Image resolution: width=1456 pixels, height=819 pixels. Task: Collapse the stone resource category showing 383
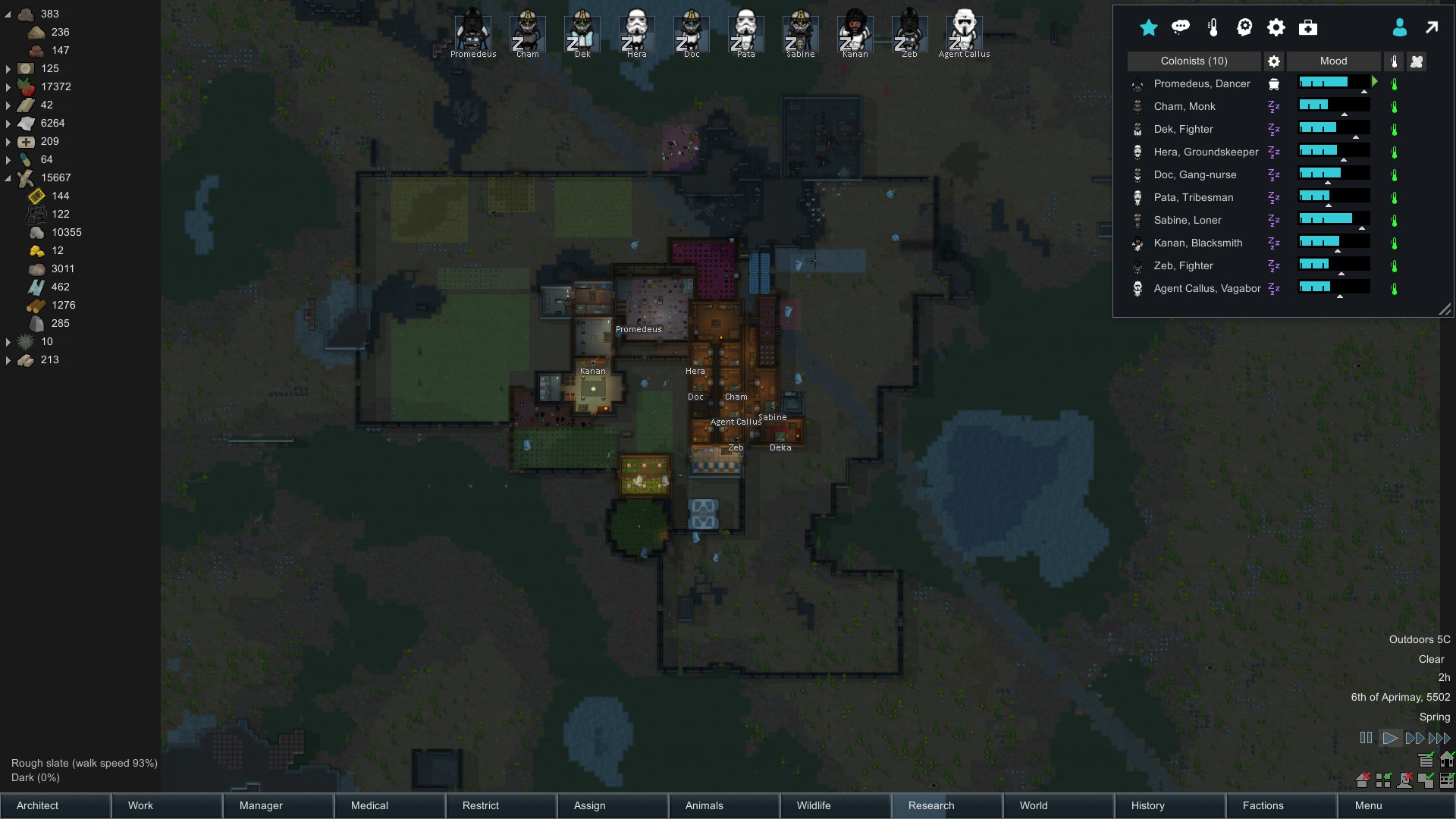(8, 14)
